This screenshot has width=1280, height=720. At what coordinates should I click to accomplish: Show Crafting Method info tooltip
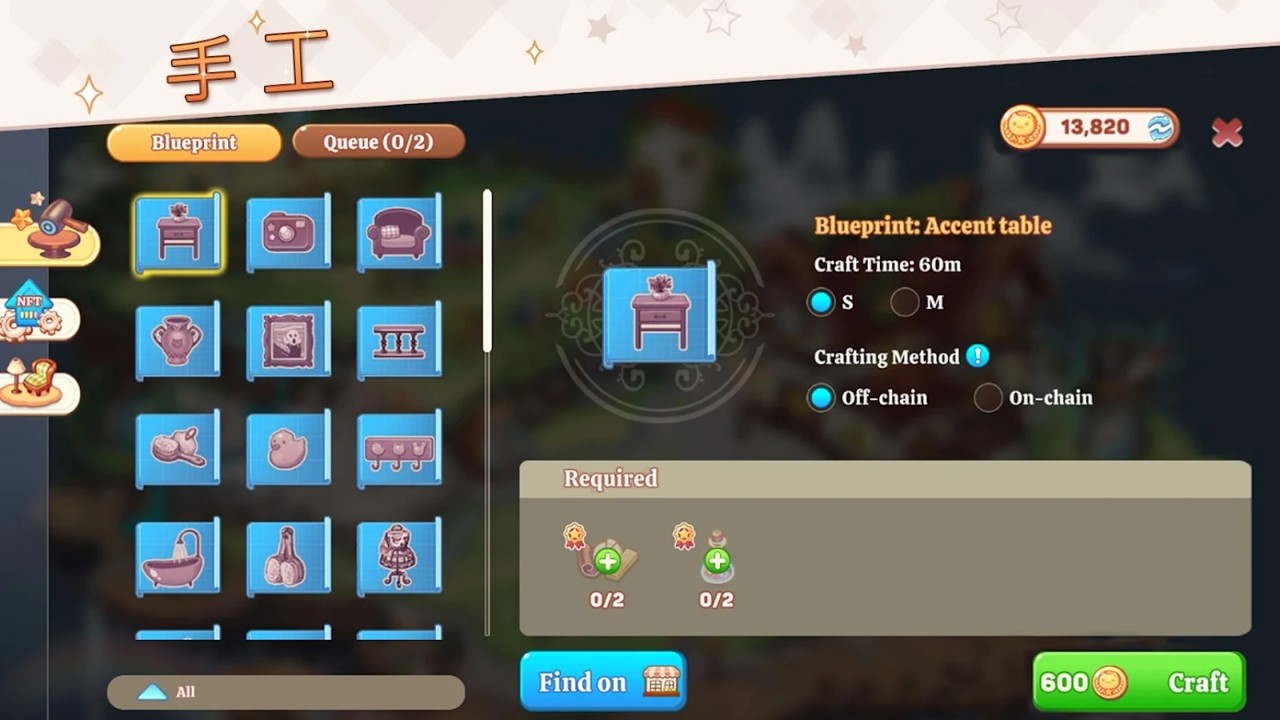(977, 356)
